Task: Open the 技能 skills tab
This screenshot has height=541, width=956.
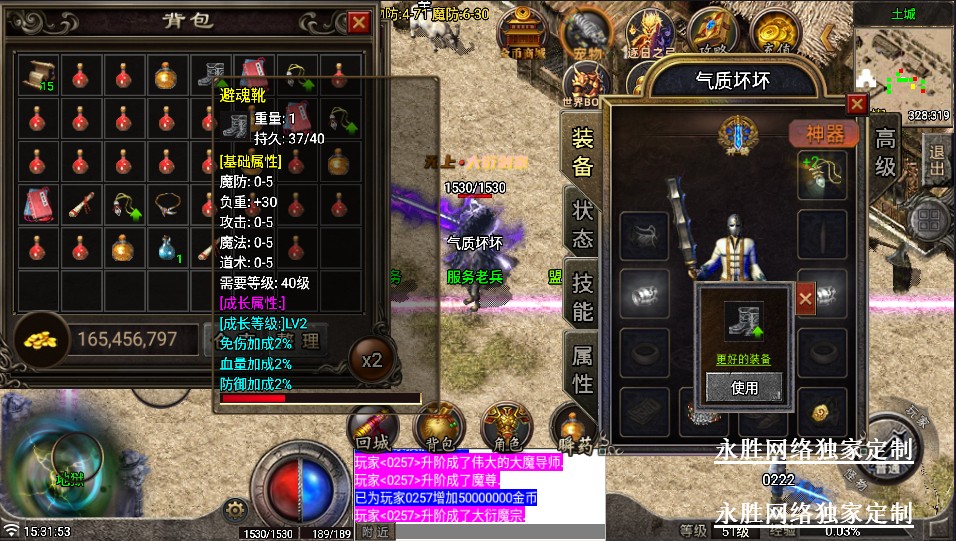Action: (x=583, y=296)
